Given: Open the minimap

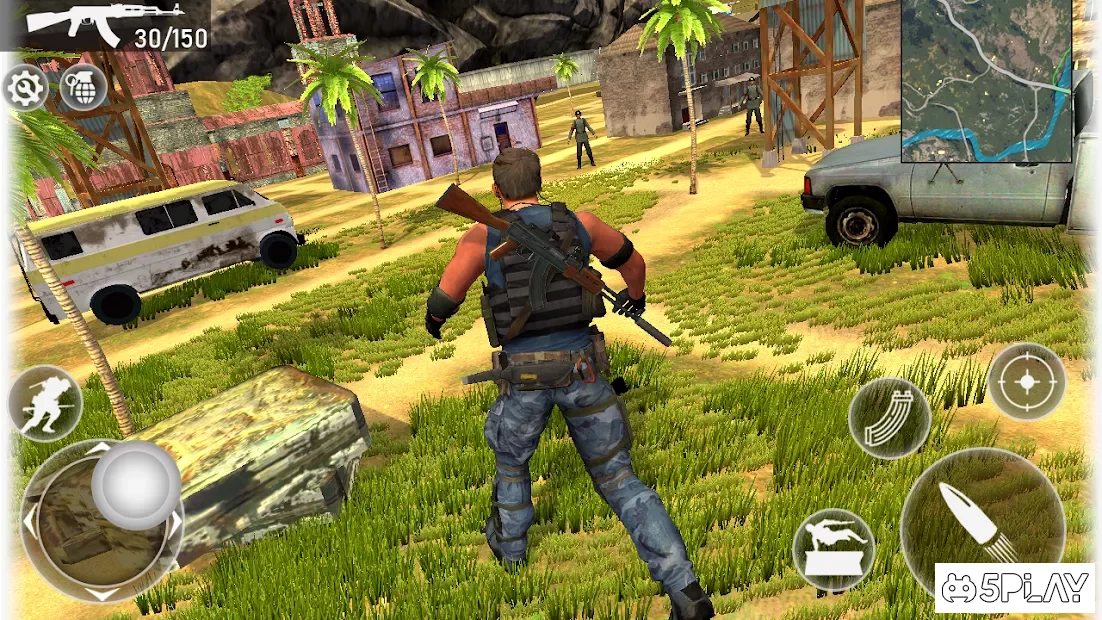Looking at the screenshot, I should (x=986, y=80).
